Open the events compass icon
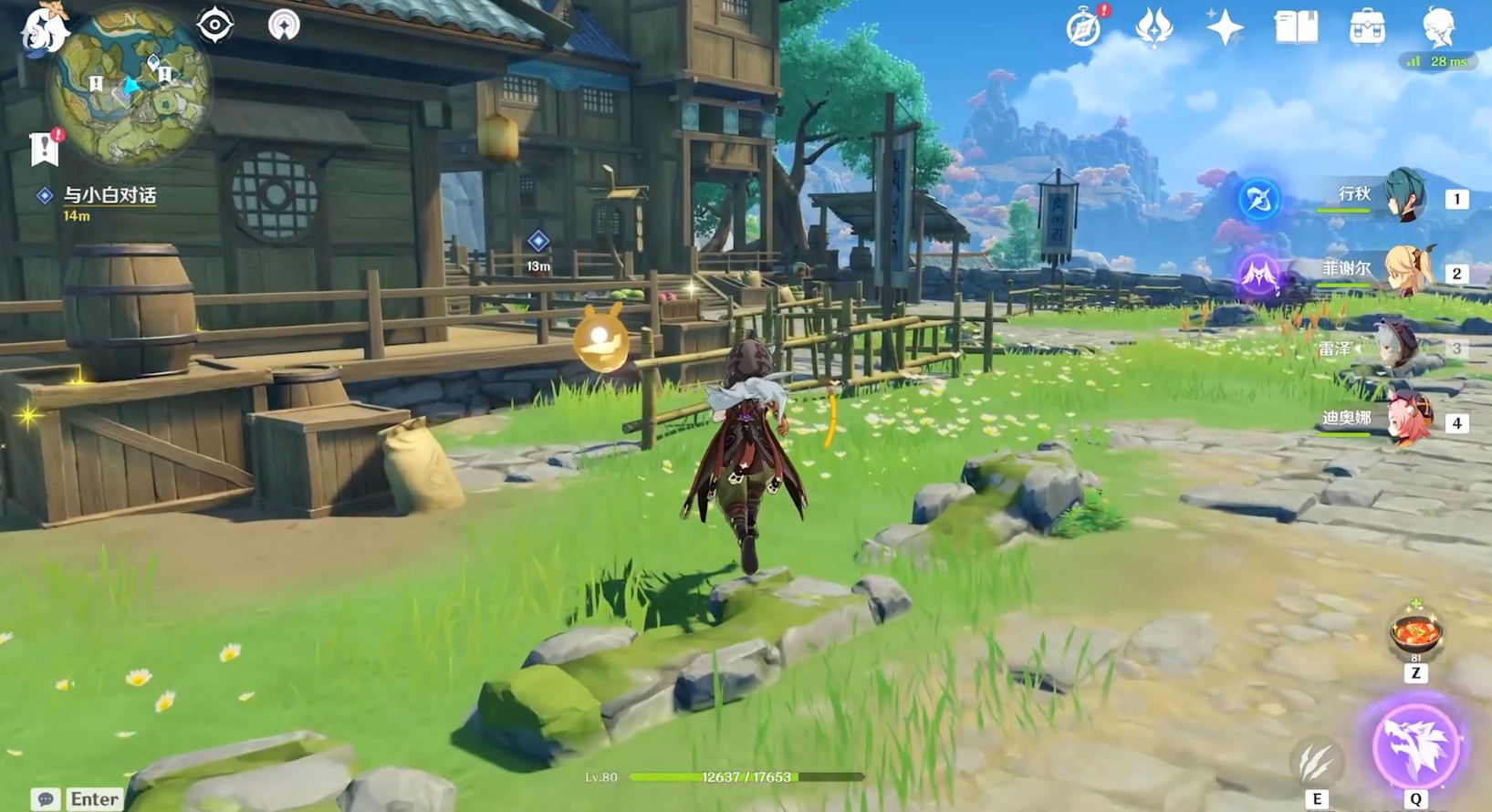1492x812 pixels. (1084, 27)
